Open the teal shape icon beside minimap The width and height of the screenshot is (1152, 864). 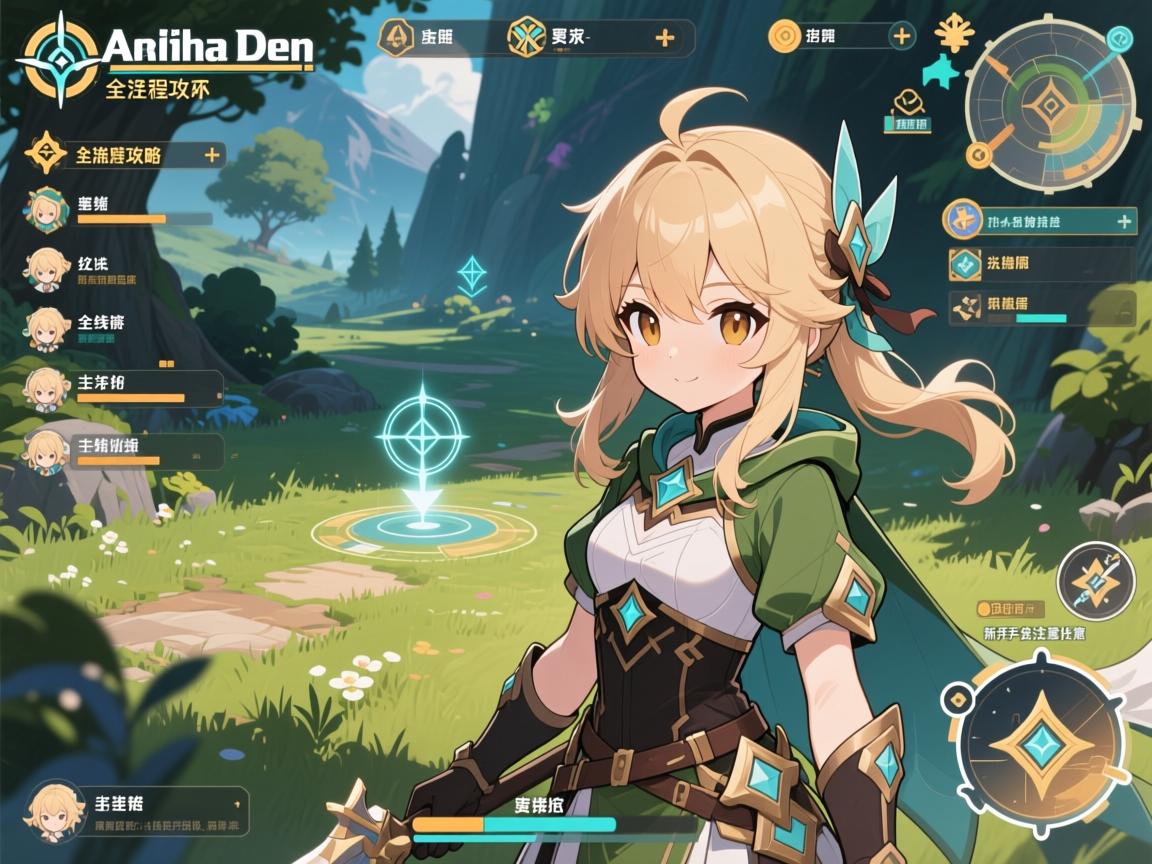pyautogui.click(x=940, y=72)
